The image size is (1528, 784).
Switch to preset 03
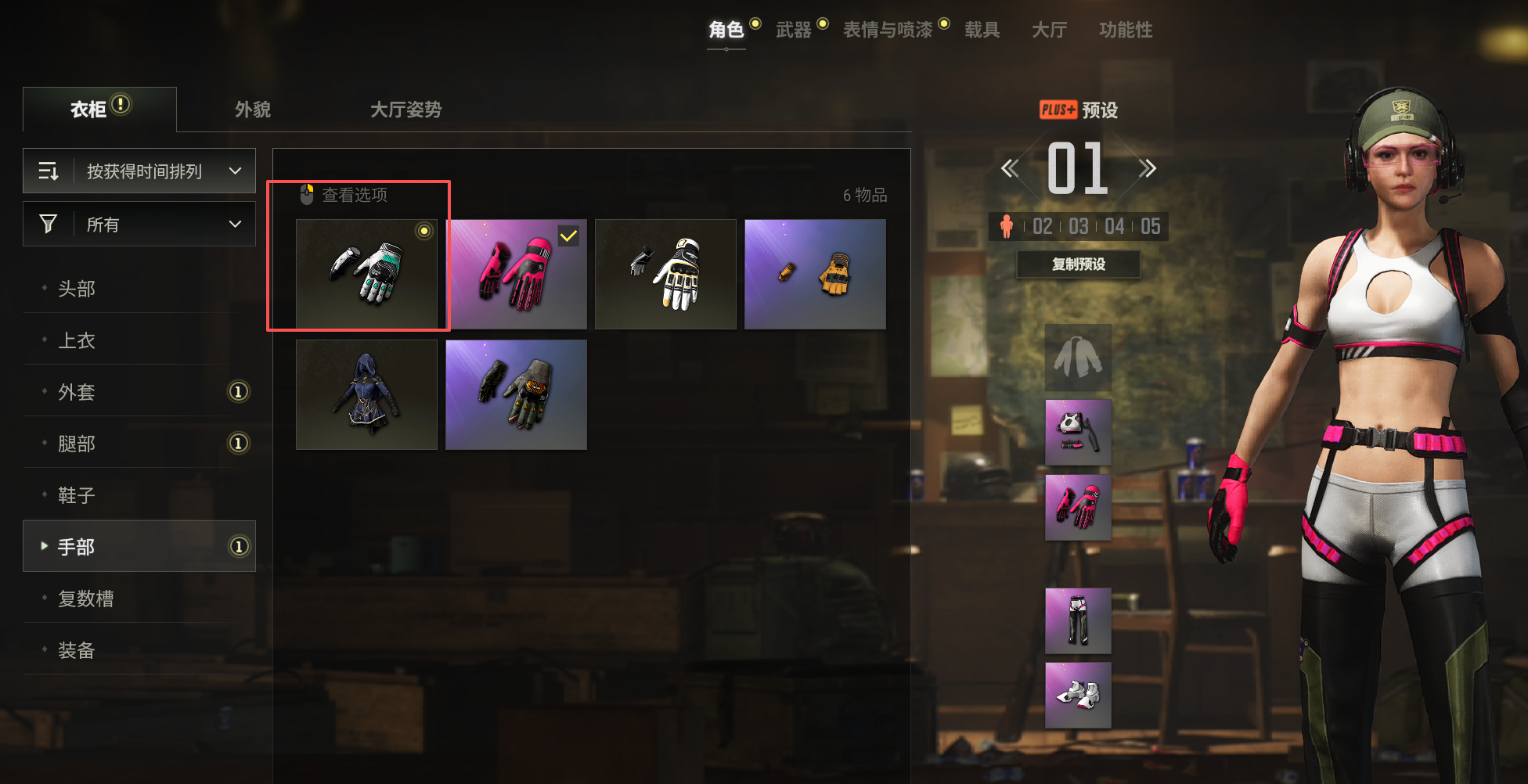tap(1079, 227)
